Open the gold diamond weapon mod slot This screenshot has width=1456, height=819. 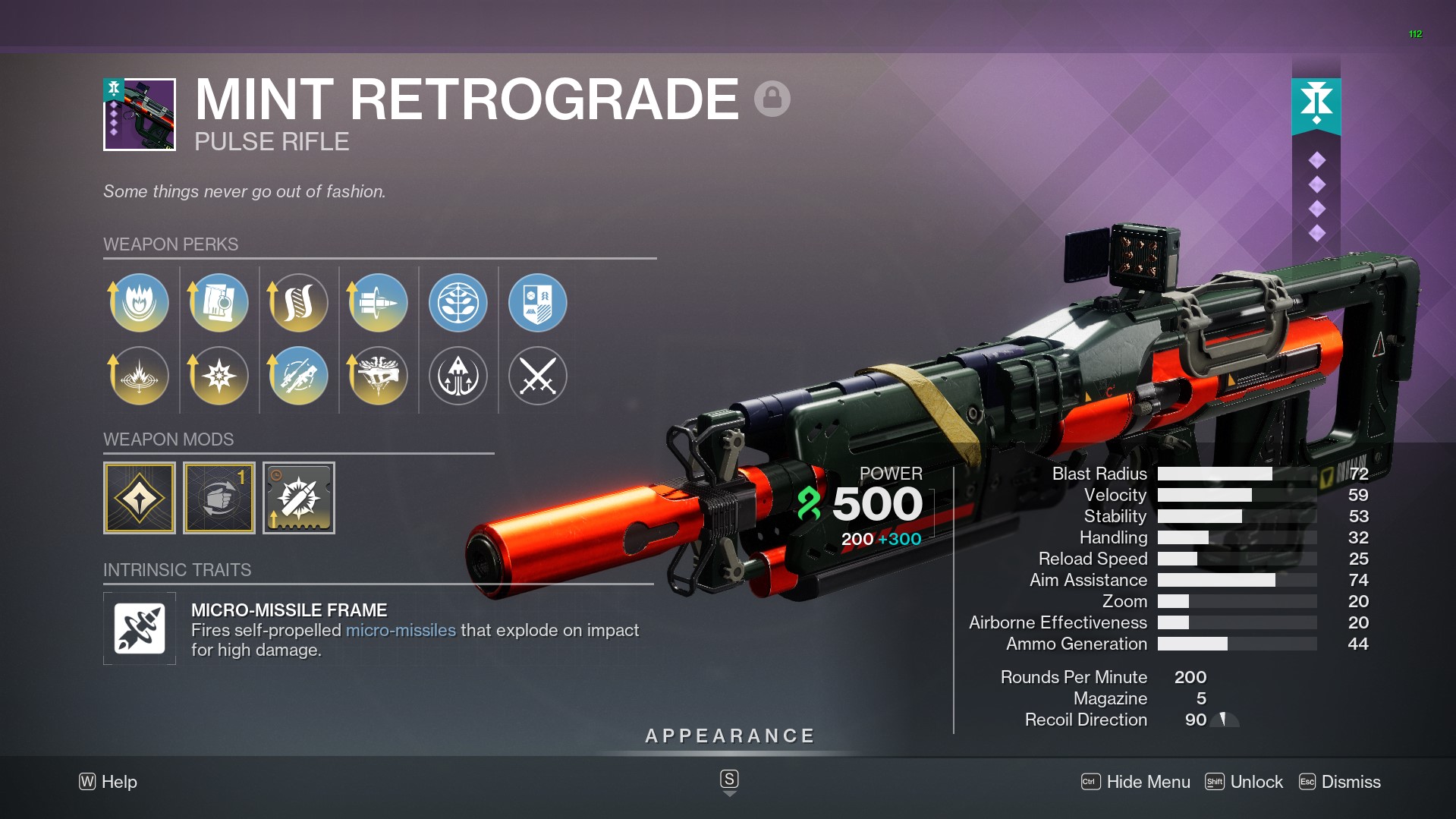point(140,498)
